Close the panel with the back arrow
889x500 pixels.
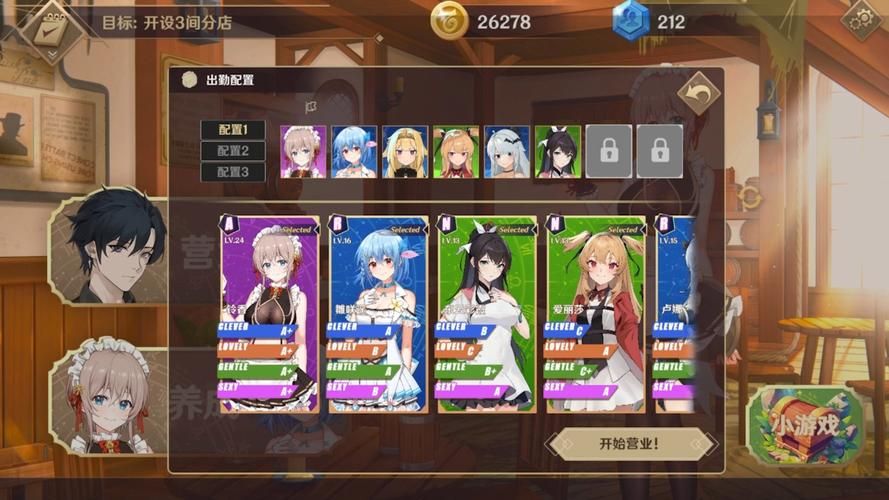[698, 94]
